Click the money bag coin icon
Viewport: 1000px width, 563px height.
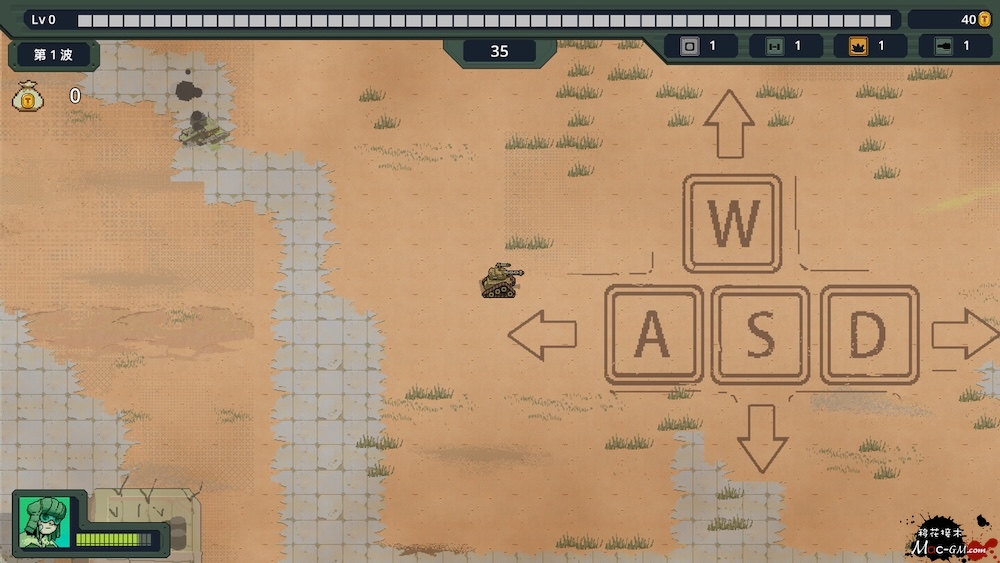(26, 95)
